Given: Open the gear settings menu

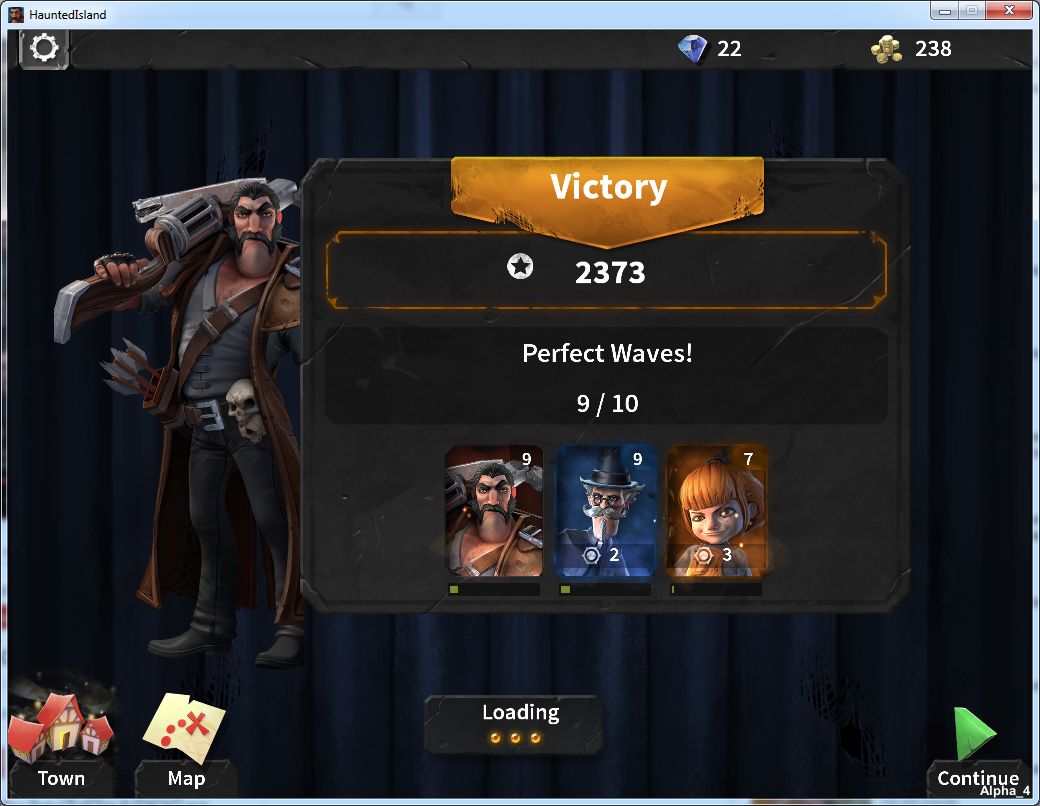Looking at the screenshot, I should 44,48.
